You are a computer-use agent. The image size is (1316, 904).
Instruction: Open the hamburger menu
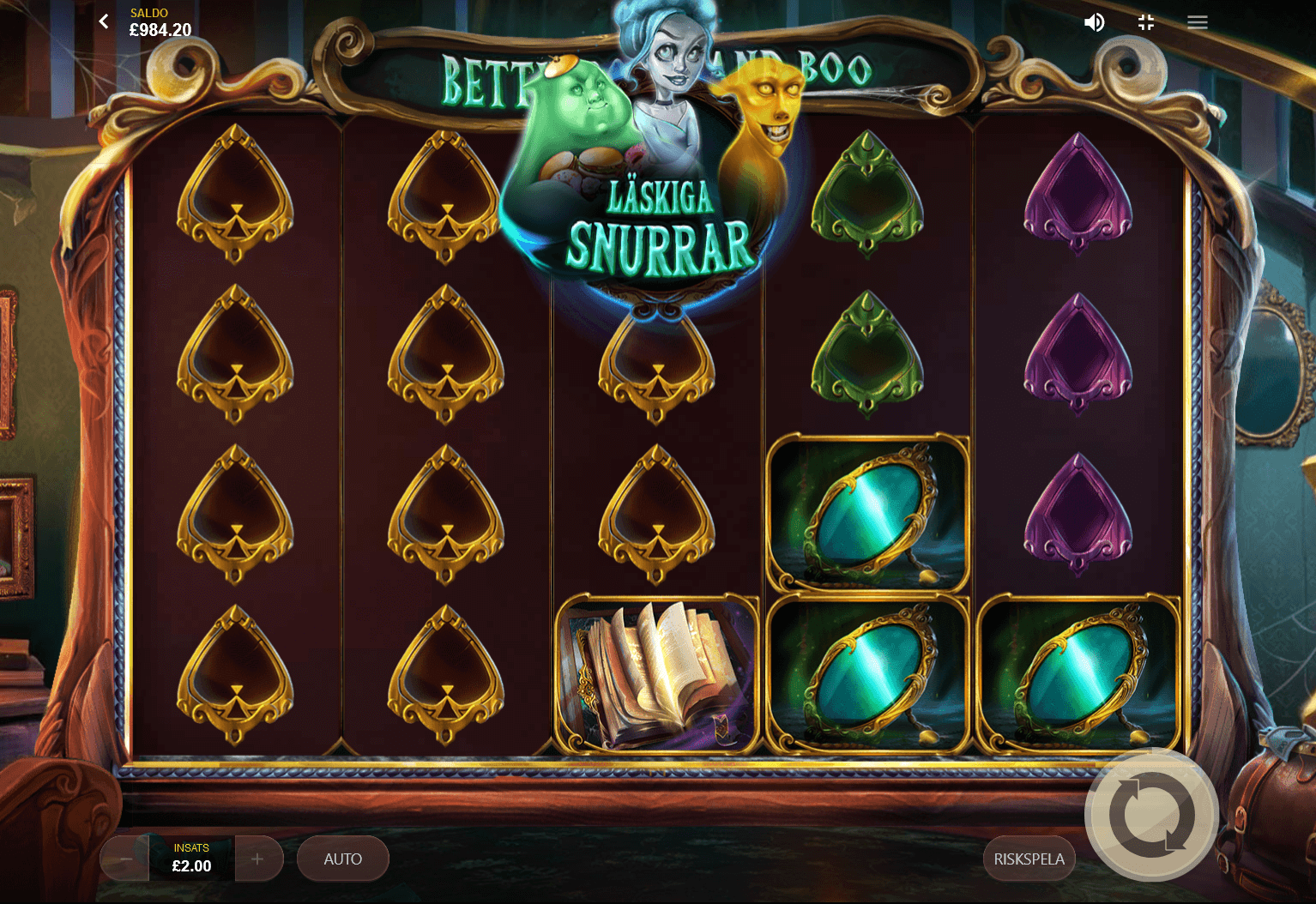pos(1198,22)
